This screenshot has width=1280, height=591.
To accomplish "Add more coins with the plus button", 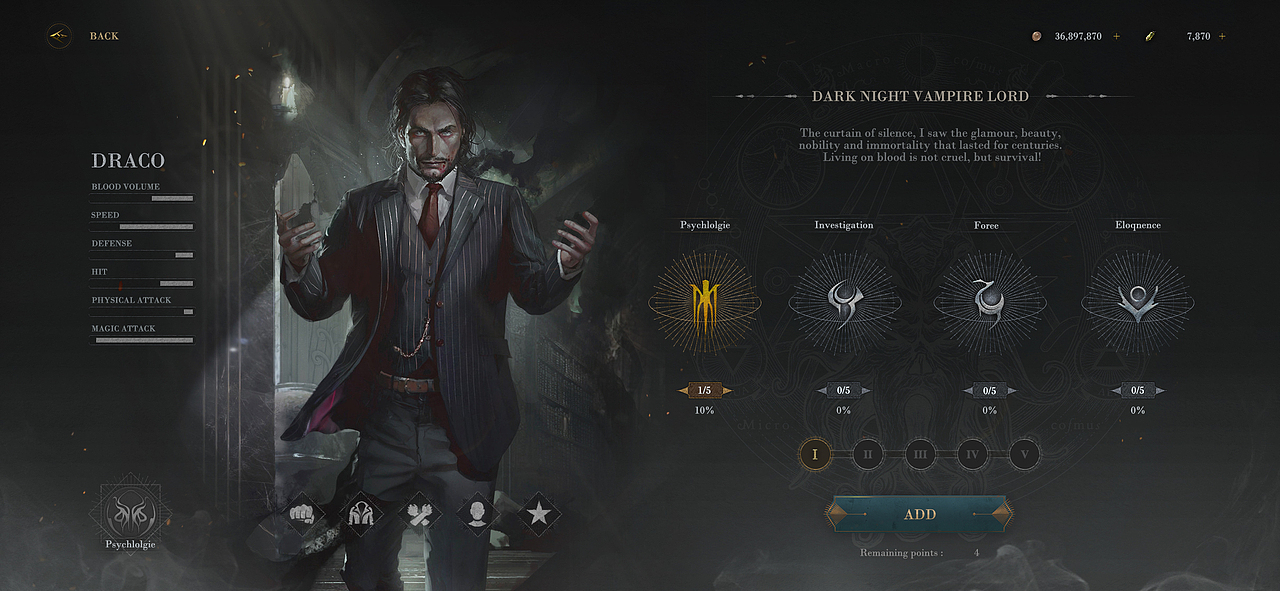I will click(1116, 37).
